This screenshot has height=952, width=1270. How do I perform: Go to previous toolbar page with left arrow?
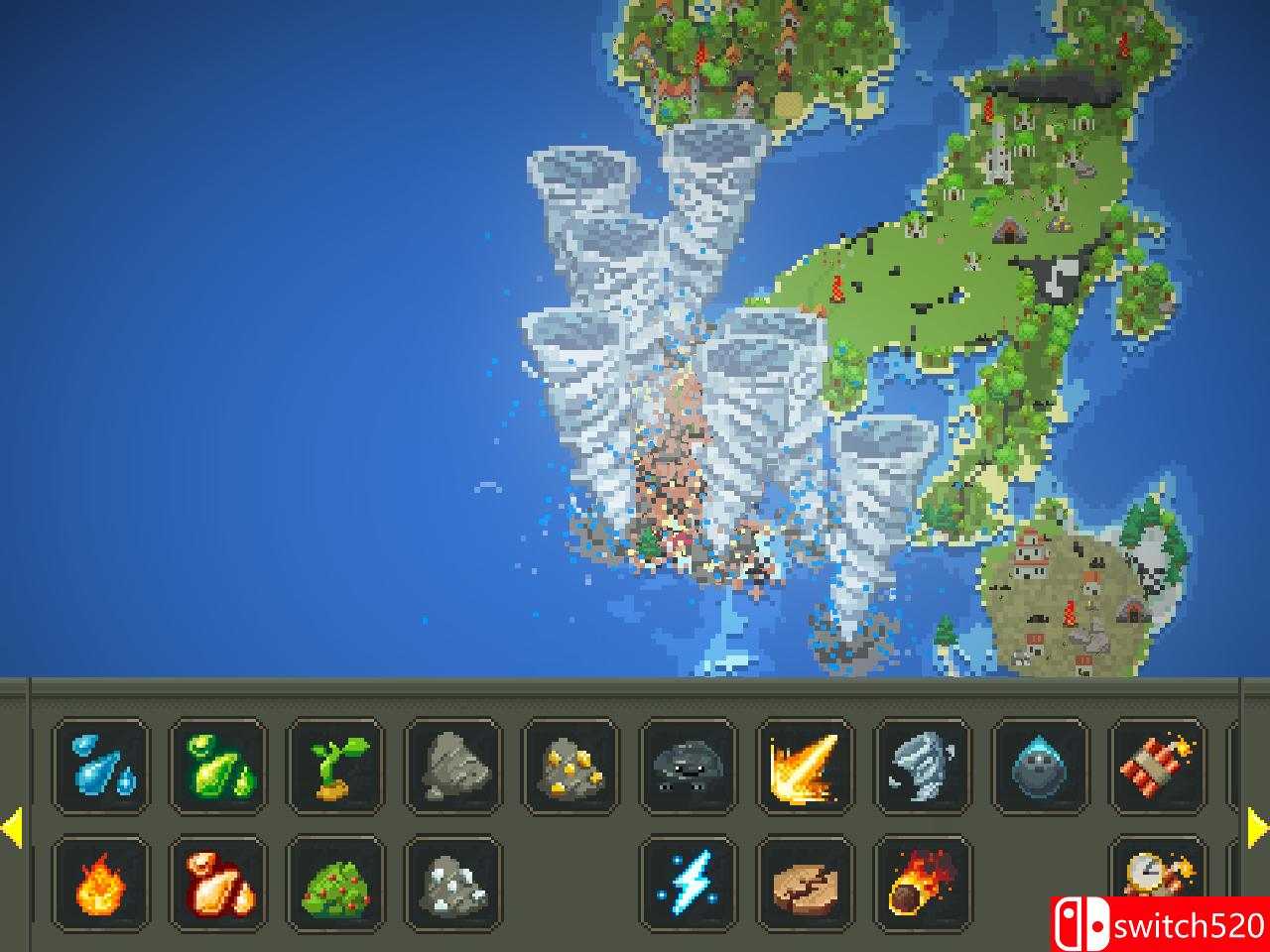(x=14, y=824)
